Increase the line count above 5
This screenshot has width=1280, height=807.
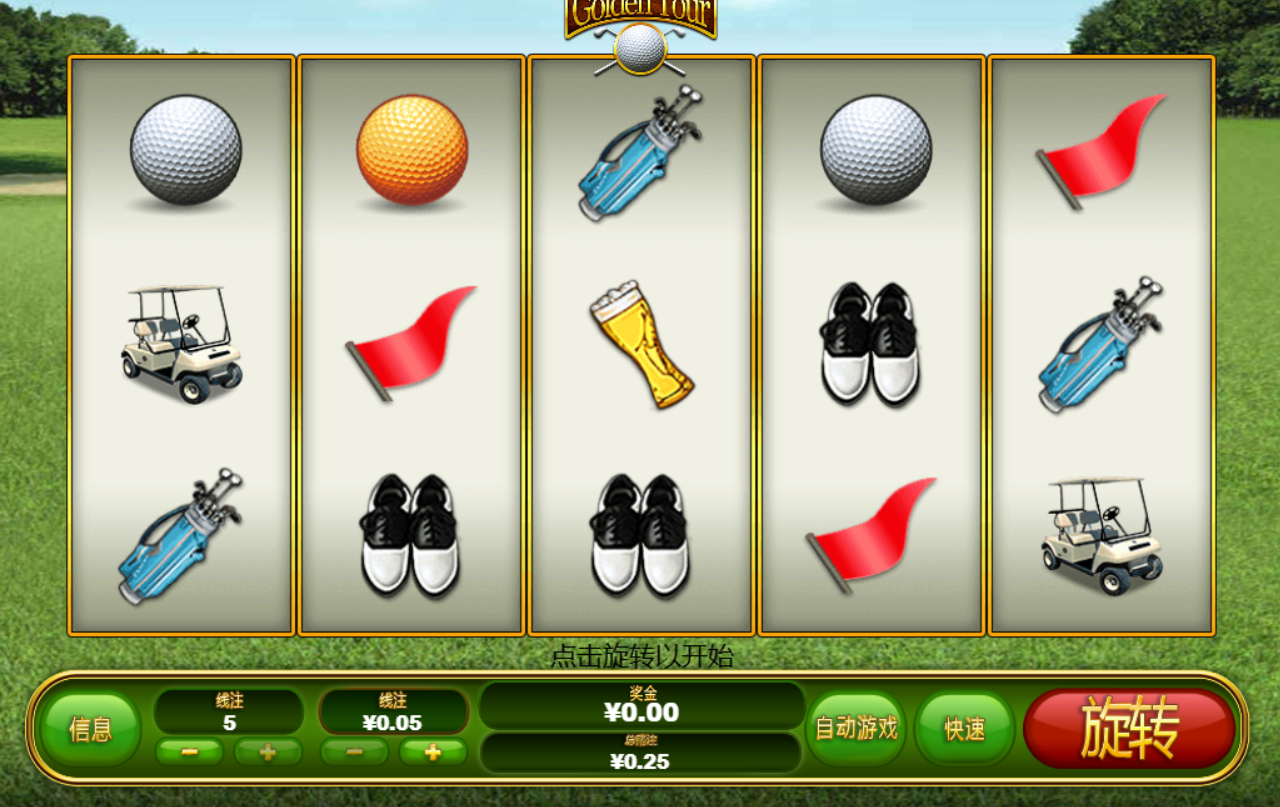point(267,752)
